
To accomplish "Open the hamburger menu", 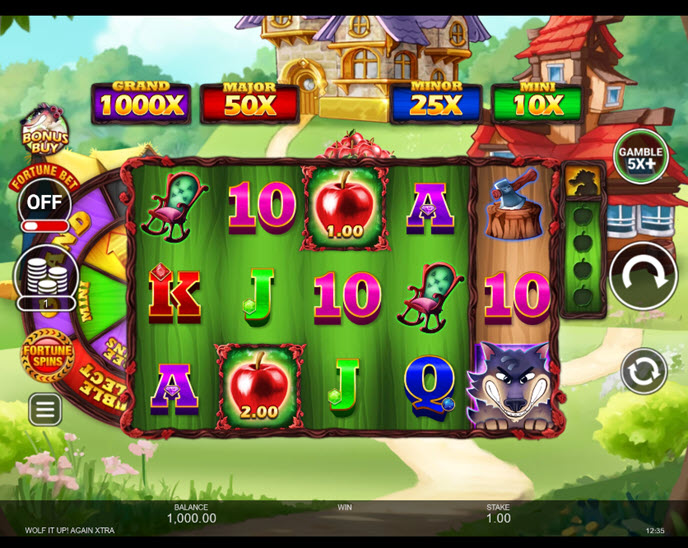I will coord(44,408).
